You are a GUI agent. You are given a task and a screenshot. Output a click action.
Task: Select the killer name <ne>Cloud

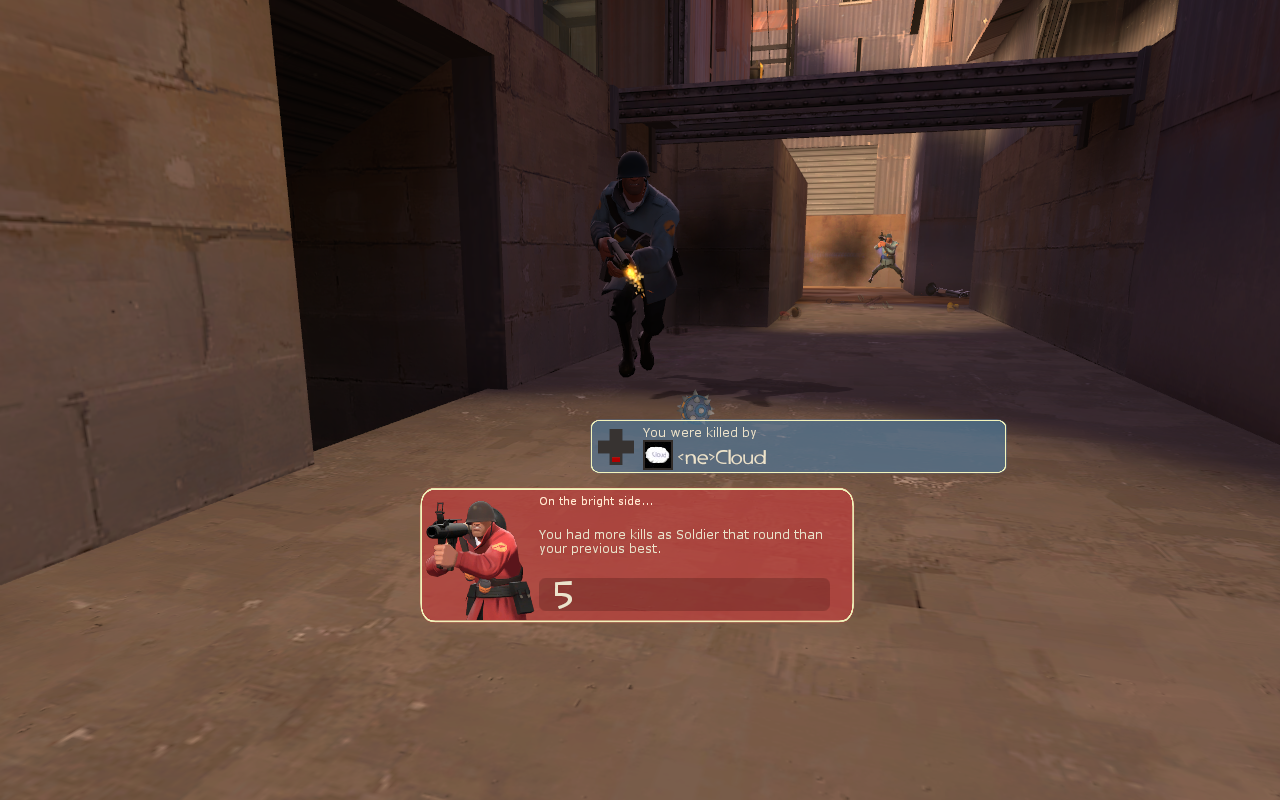tap(722, 458)
